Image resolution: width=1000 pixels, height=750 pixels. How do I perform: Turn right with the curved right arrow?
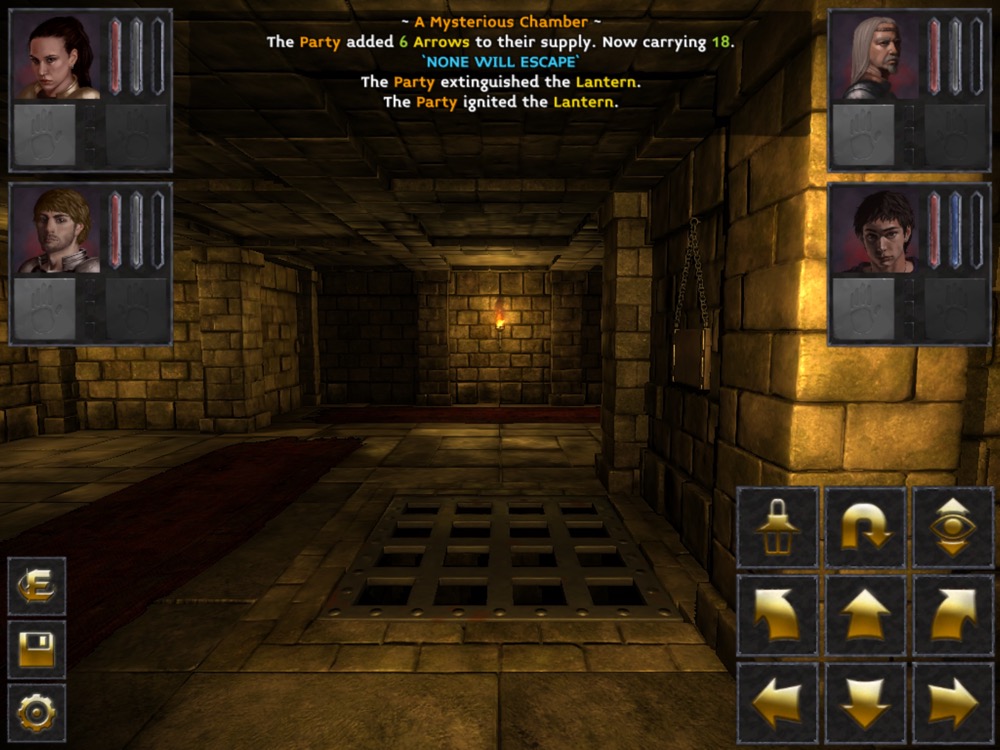coord(952,615)
